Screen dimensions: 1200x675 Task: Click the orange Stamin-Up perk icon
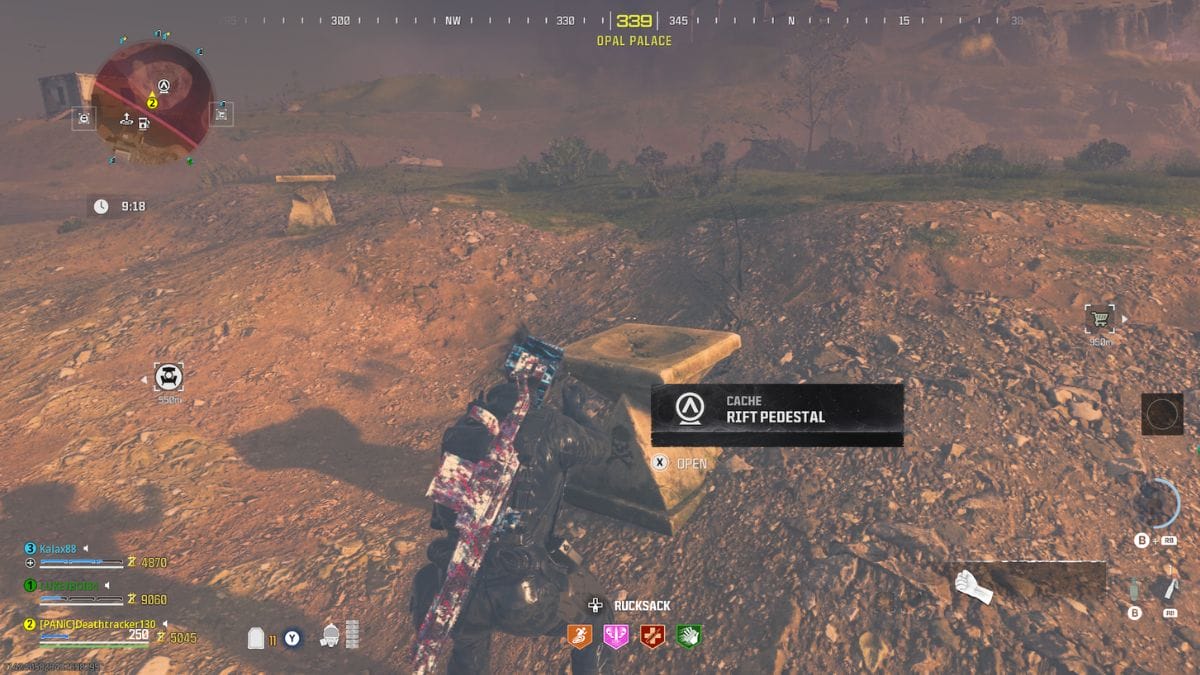pyautogui.click(x=579, y=636)
